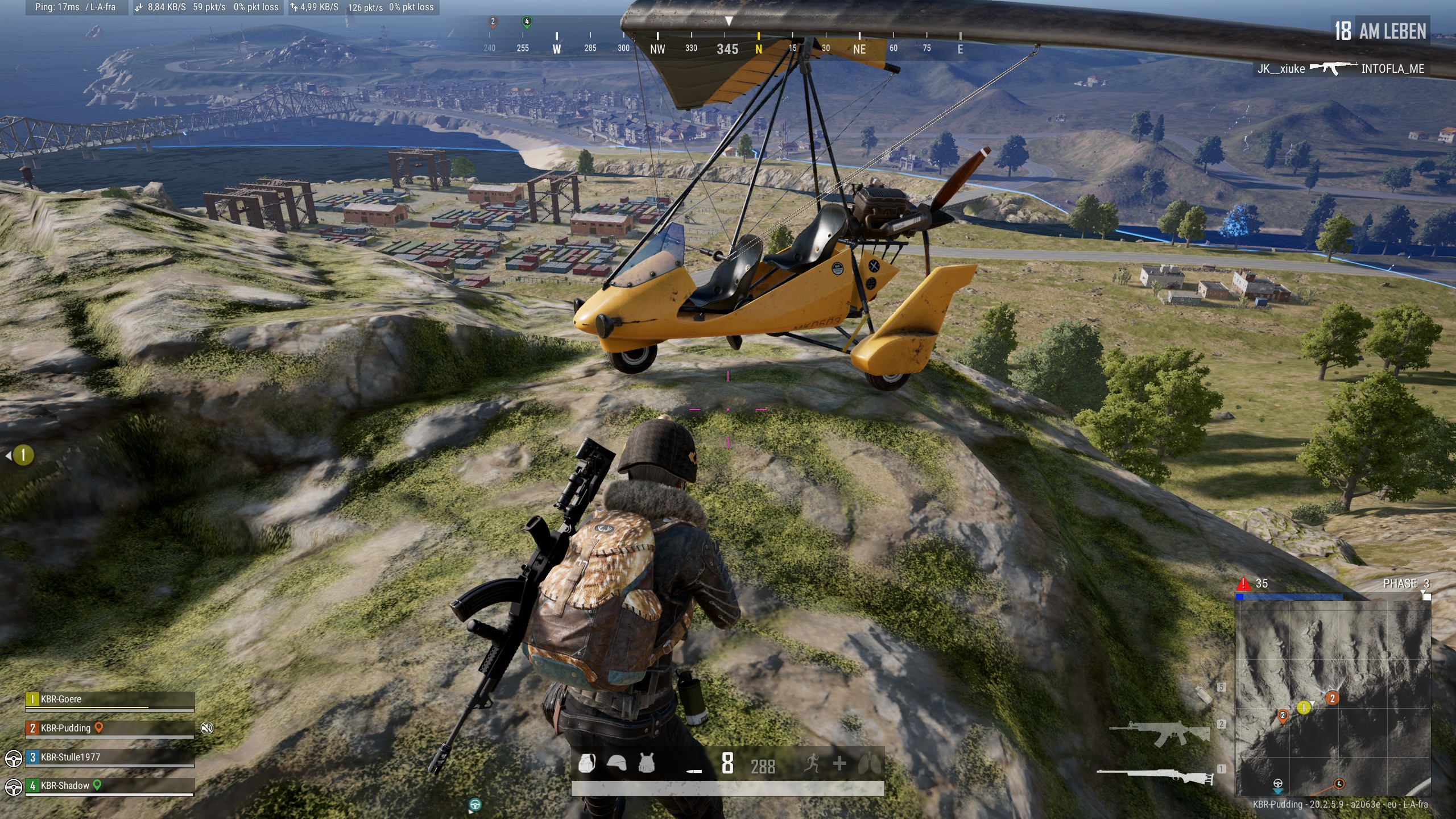
Task: Click the sprint runner status icon
Action: pyautogui.click(x=812, y=763)
